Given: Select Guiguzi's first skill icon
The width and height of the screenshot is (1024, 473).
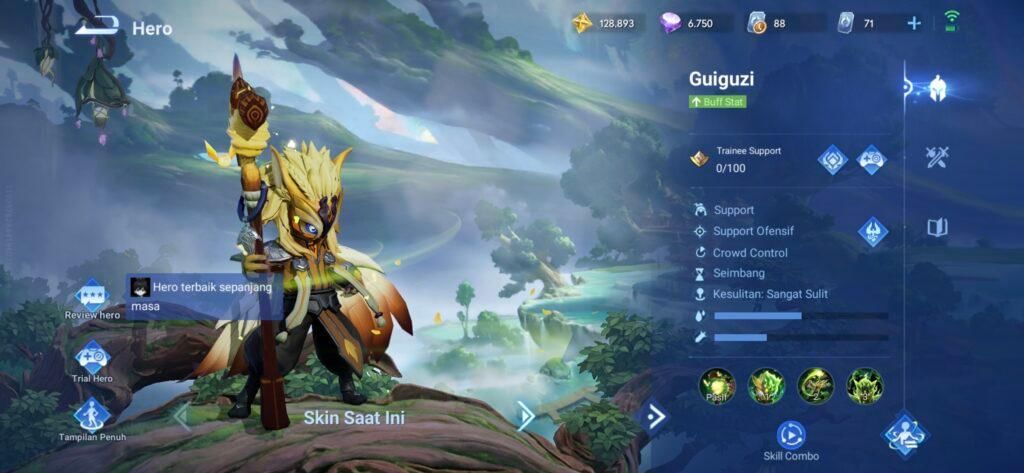Looking at the screenshot, I should 766,386.
